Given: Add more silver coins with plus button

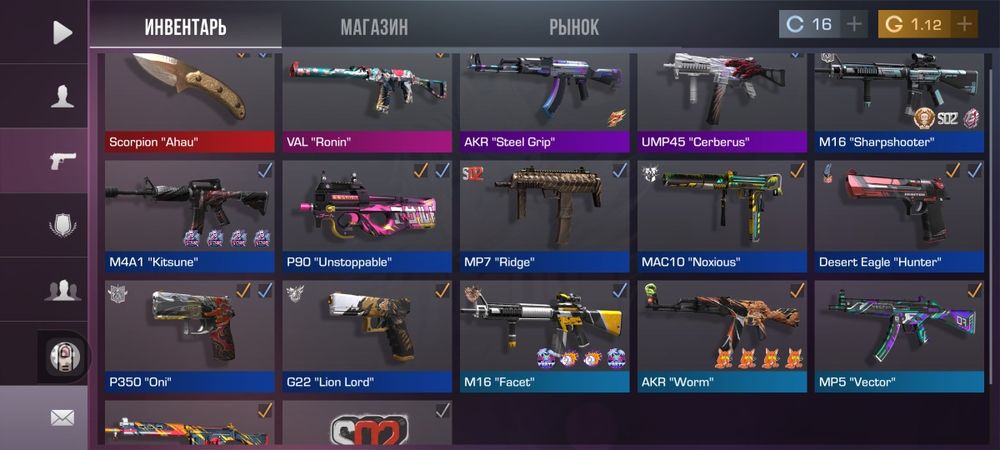Looking at the screenshot, I should (x=854, y=24).
